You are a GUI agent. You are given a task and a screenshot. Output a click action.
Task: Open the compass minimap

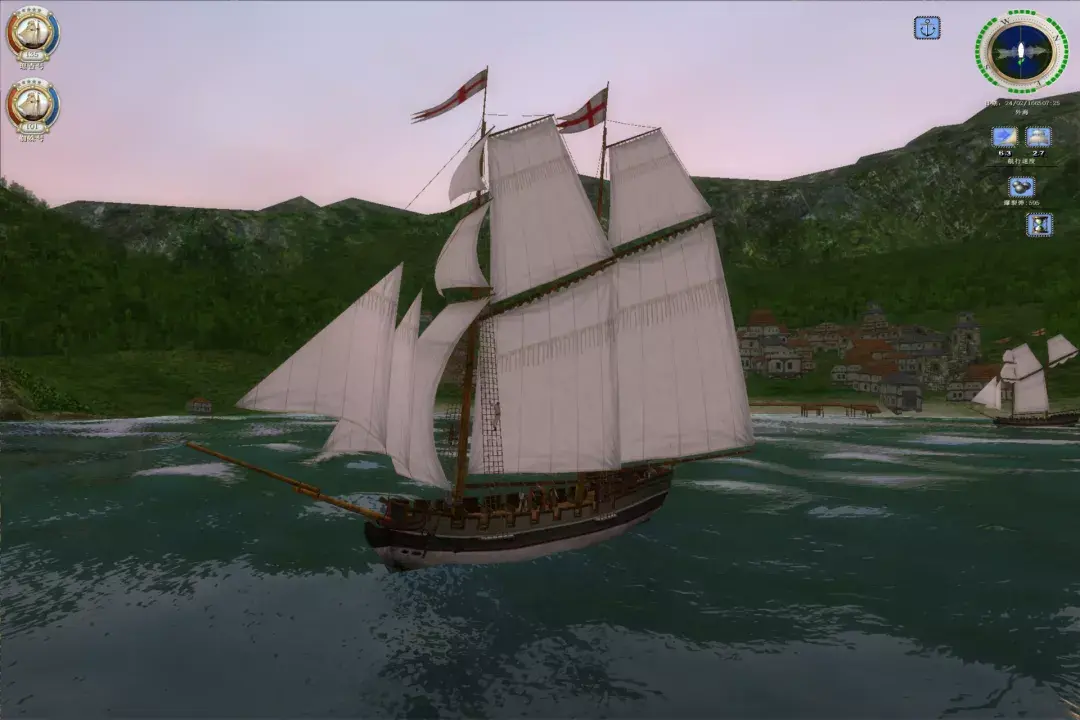(x=1021, y=52)
